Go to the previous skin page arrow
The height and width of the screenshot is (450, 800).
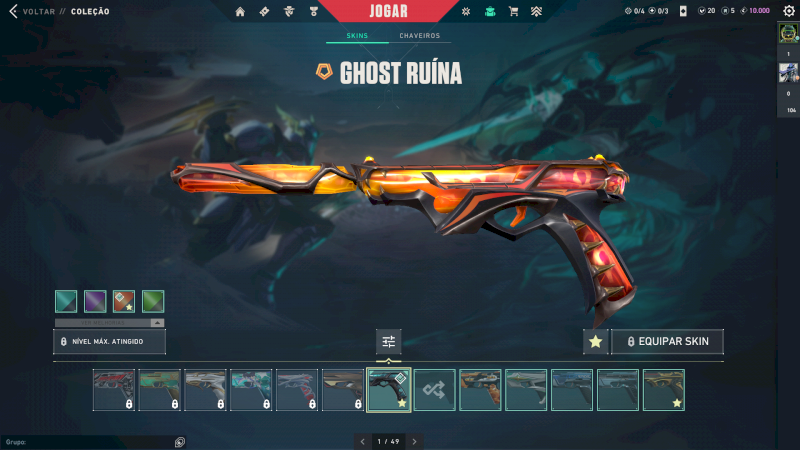pos(362,441)
